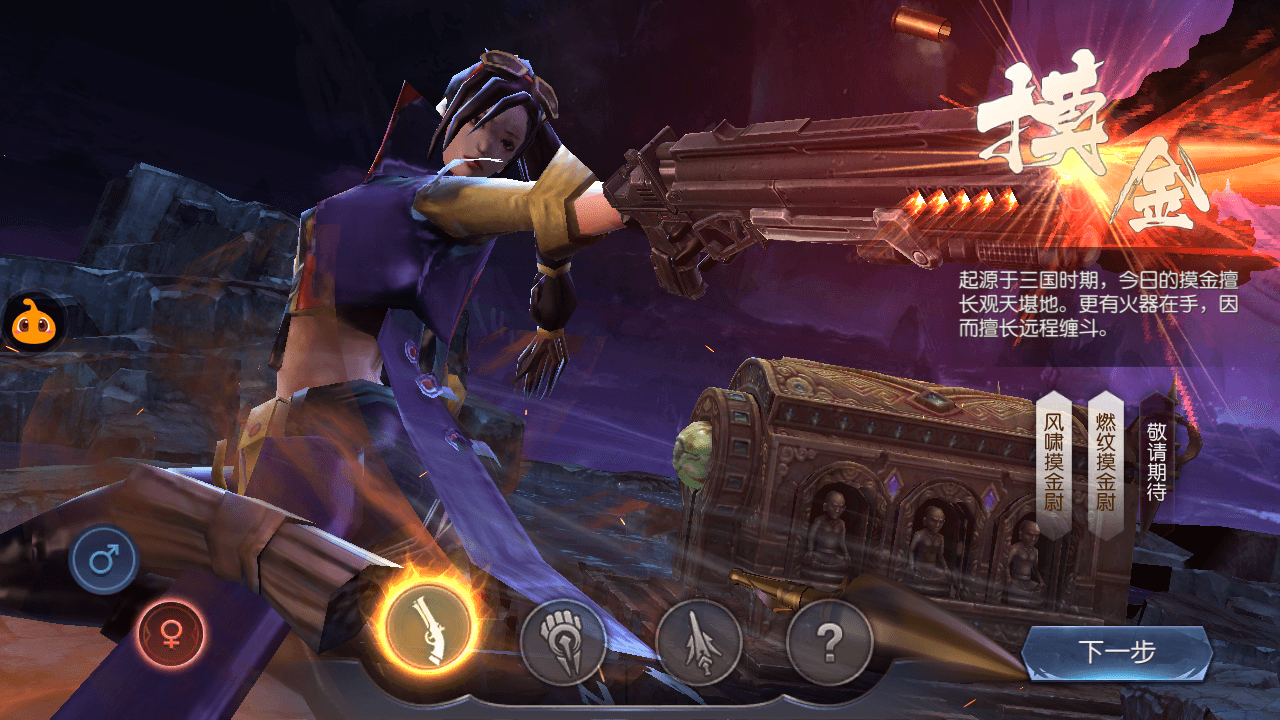
Task: Switch to the 燃纹摸金尉 banner
Action: (x=1105, y=460)
